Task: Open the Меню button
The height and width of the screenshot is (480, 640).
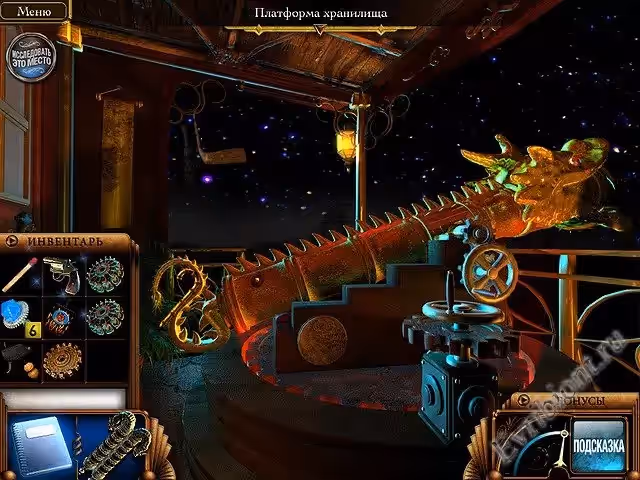Action: tap(34, 11)
